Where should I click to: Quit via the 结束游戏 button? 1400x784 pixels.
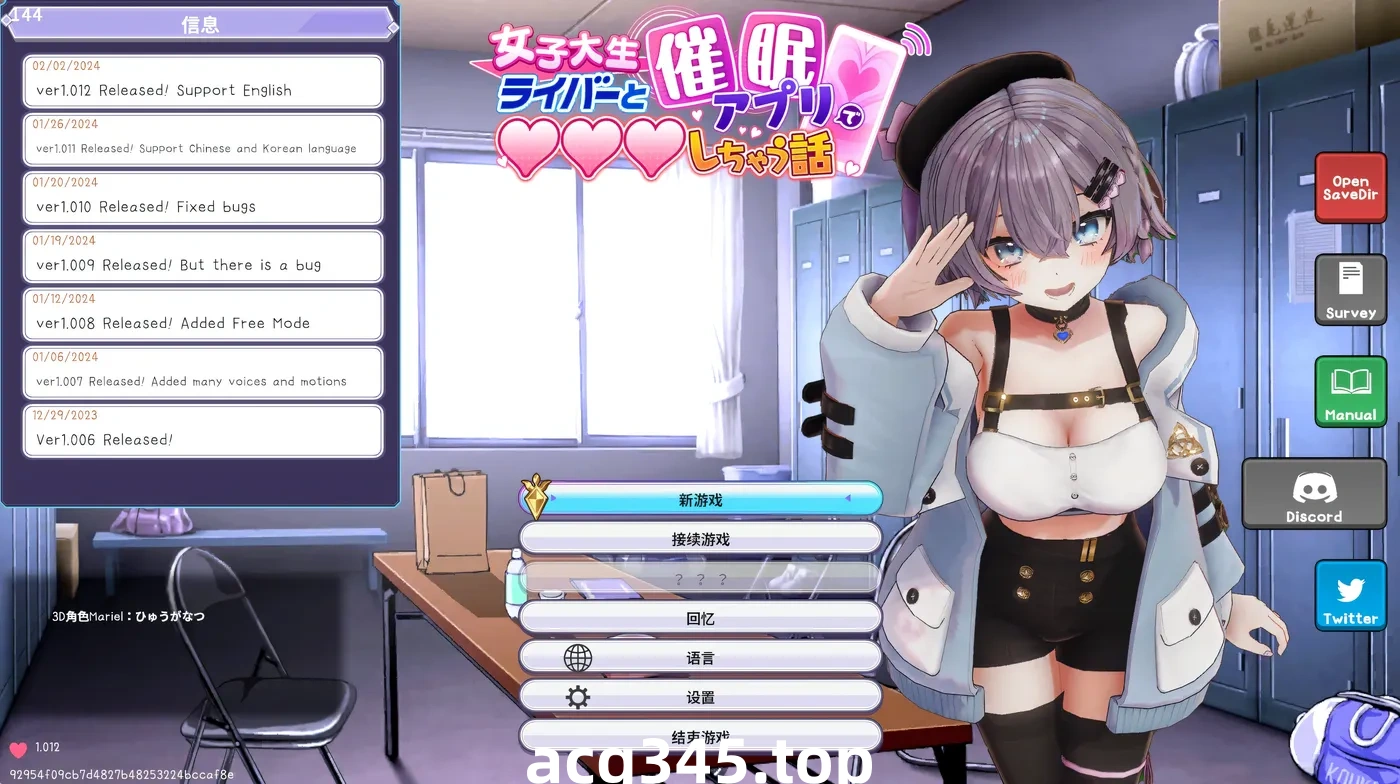pyautogui.click(x=700, y=735)
